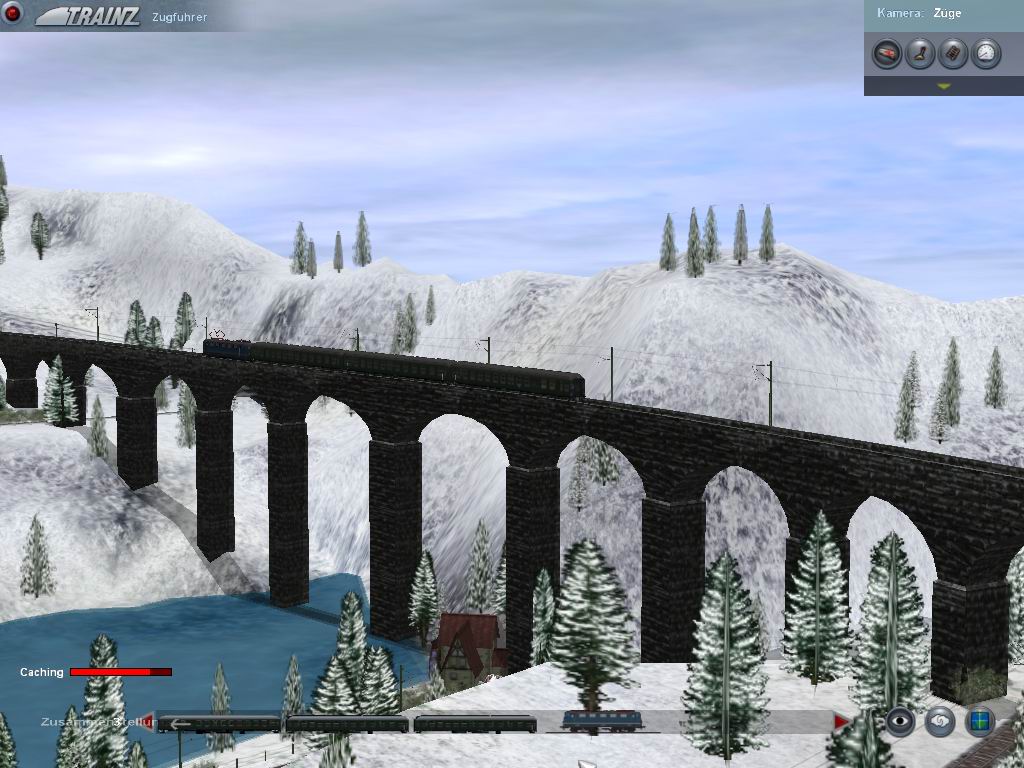Toggle the eye view button

point(900,721)
